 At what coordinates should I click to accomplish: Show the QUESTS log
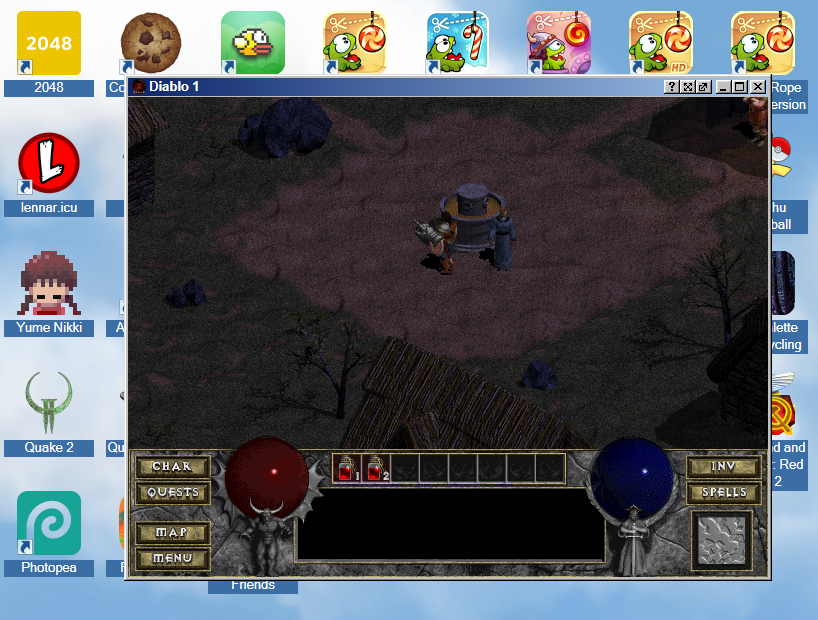172,492
